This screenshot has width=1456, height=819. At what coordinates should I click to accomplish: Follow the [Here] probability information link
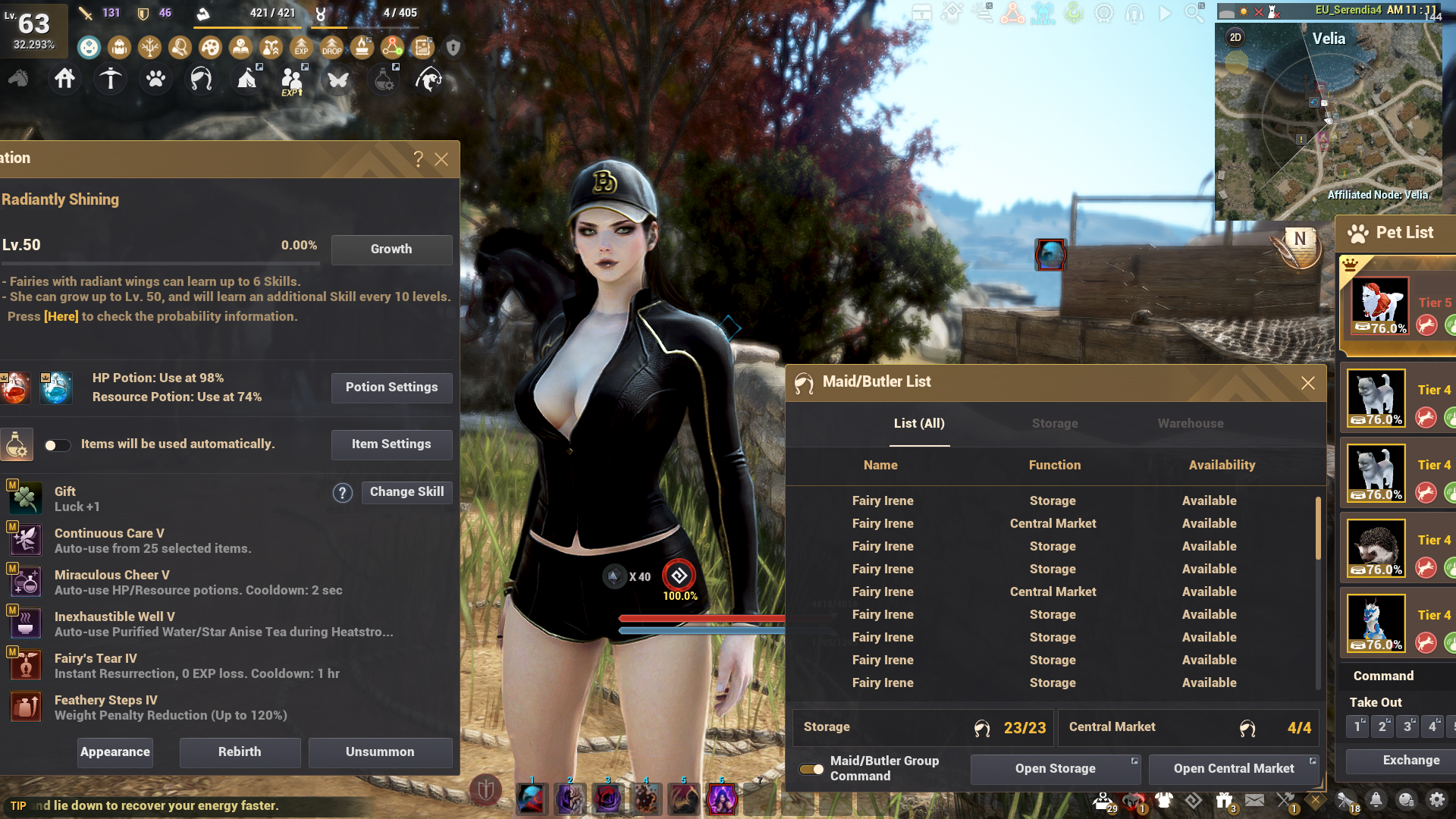61,317
